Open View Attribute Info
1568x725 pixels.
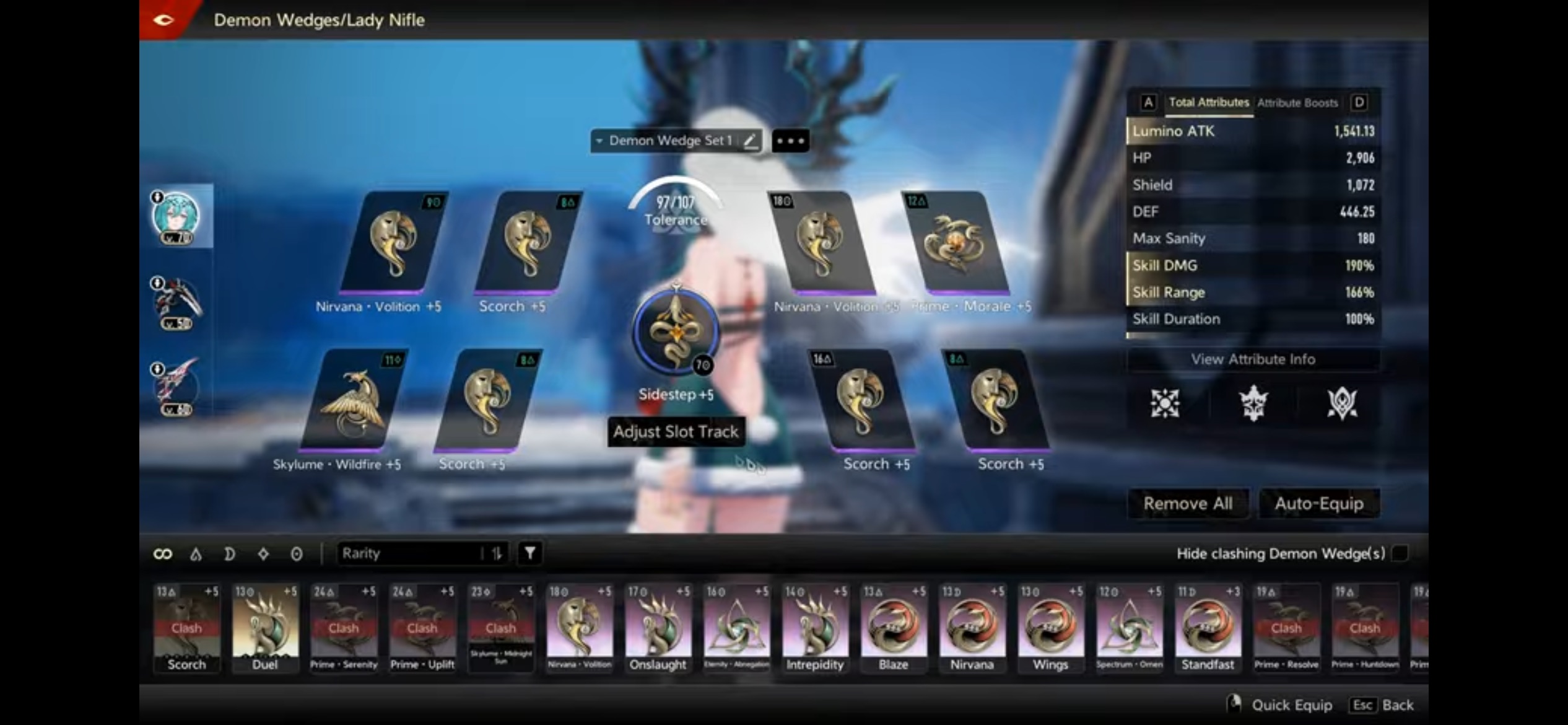tap(1253, 359)
